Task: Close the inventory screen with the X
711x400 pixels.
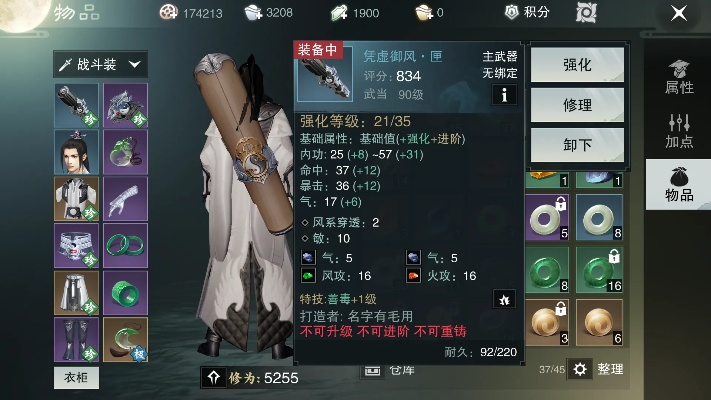Action: click(x=679, y=13)
